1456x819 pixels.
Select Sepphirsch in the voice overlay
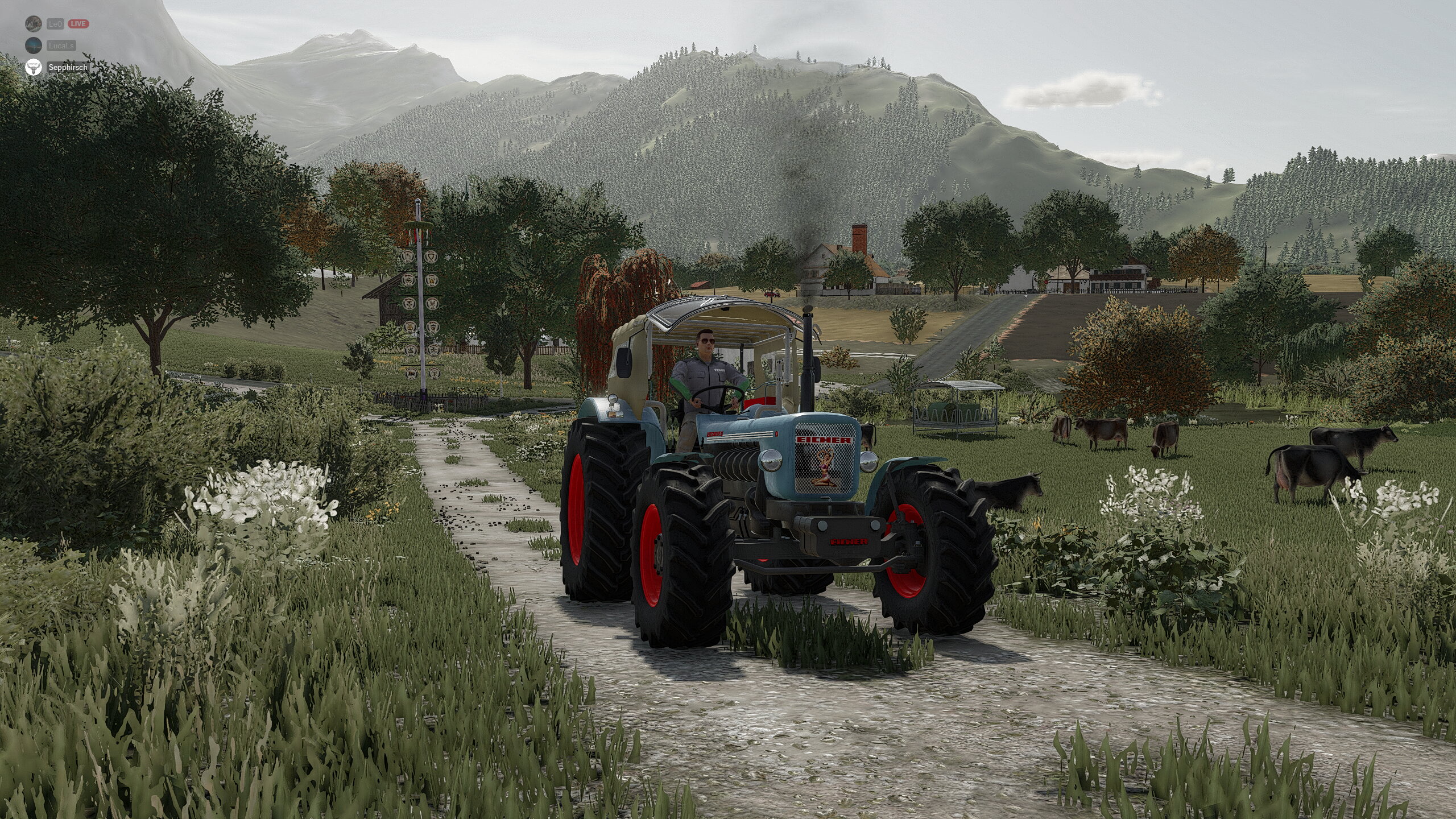67,68
